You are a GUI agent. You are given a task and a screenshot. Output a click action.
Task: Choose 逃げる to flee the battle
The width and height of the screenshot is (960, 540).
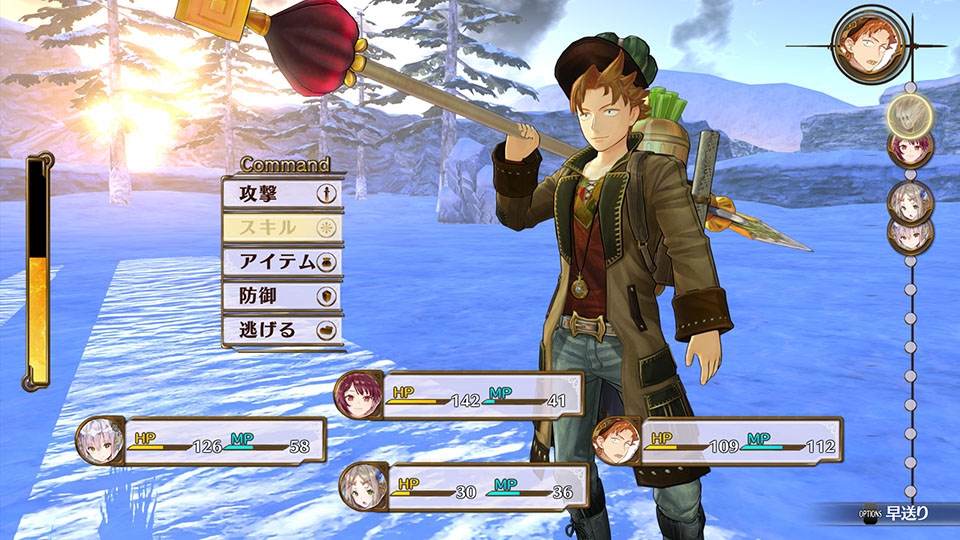point(282,329)
